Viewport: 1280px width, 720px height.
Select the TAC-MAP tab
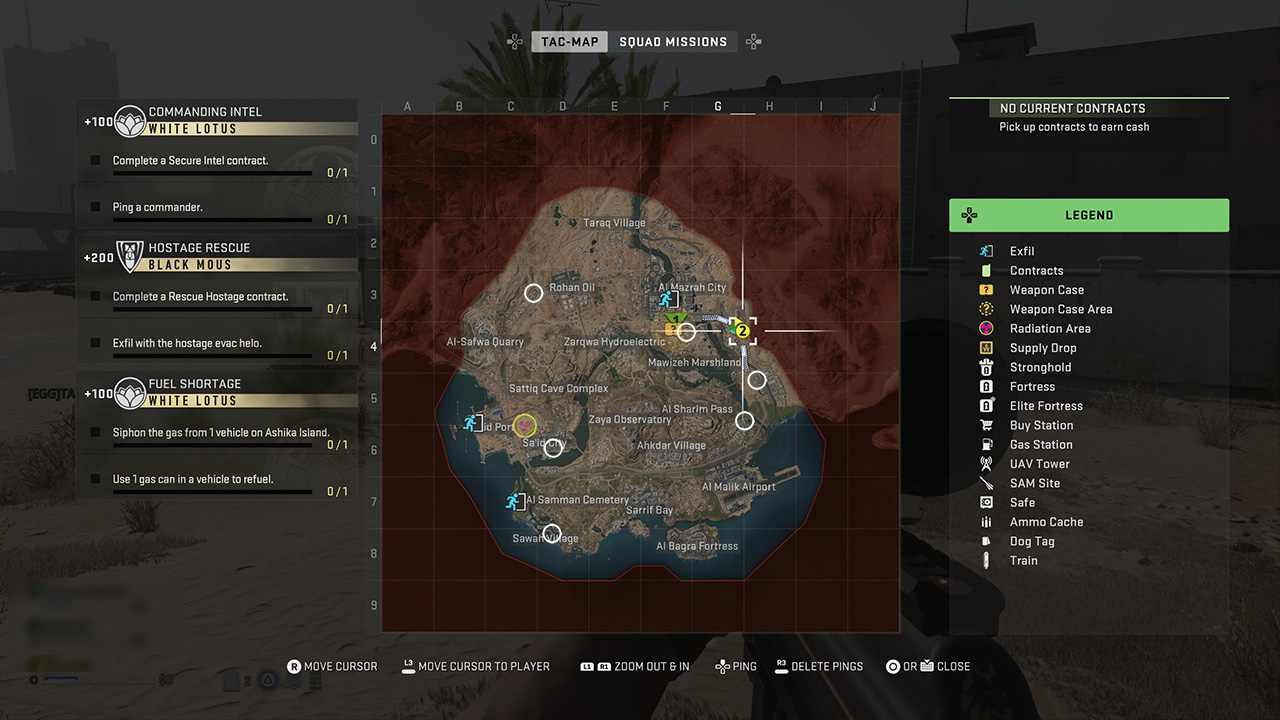click(x=569, y=41)
